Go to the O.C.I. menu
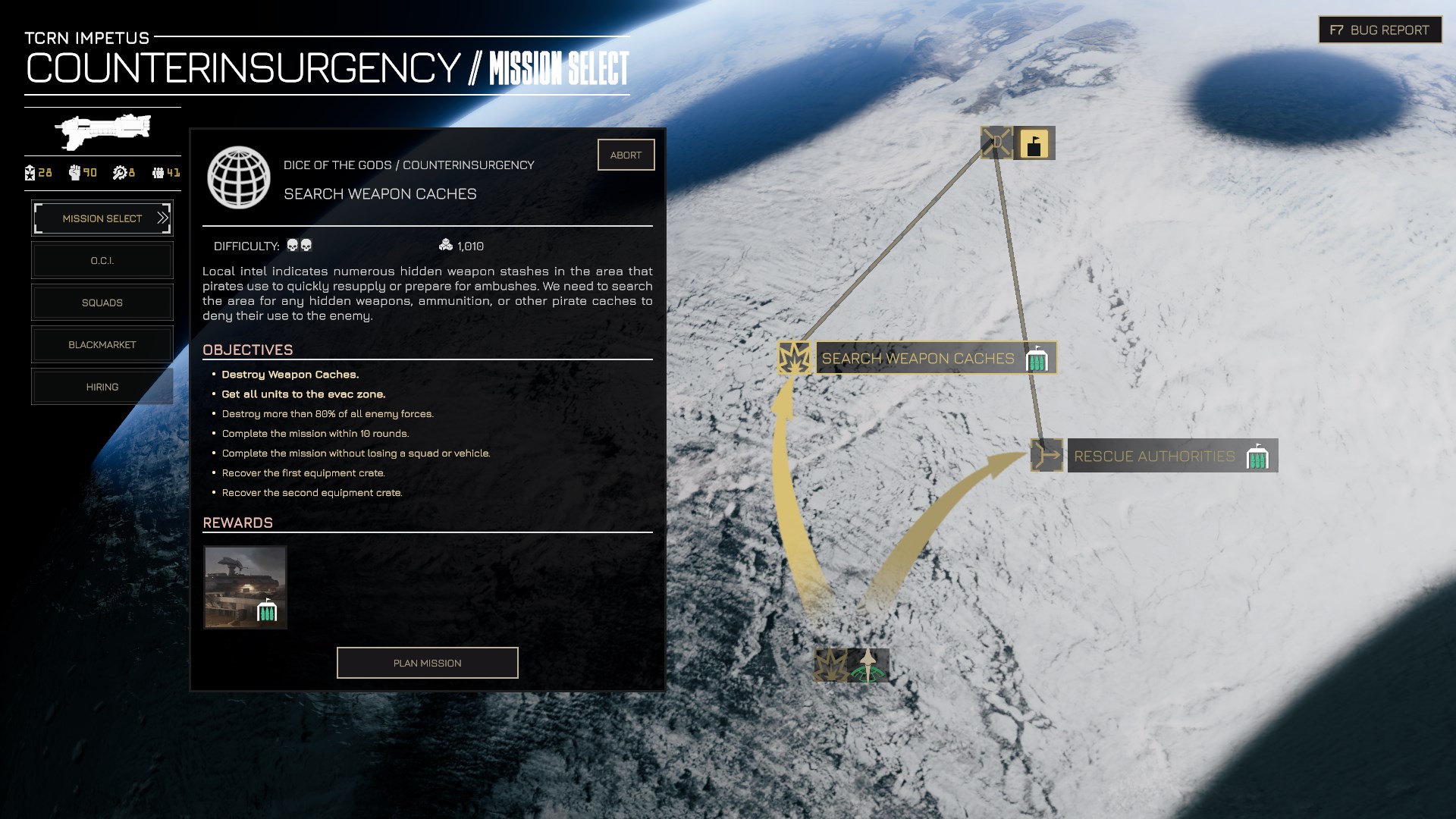This screenshot has height=819, width=1456. (x=102, y=261)
